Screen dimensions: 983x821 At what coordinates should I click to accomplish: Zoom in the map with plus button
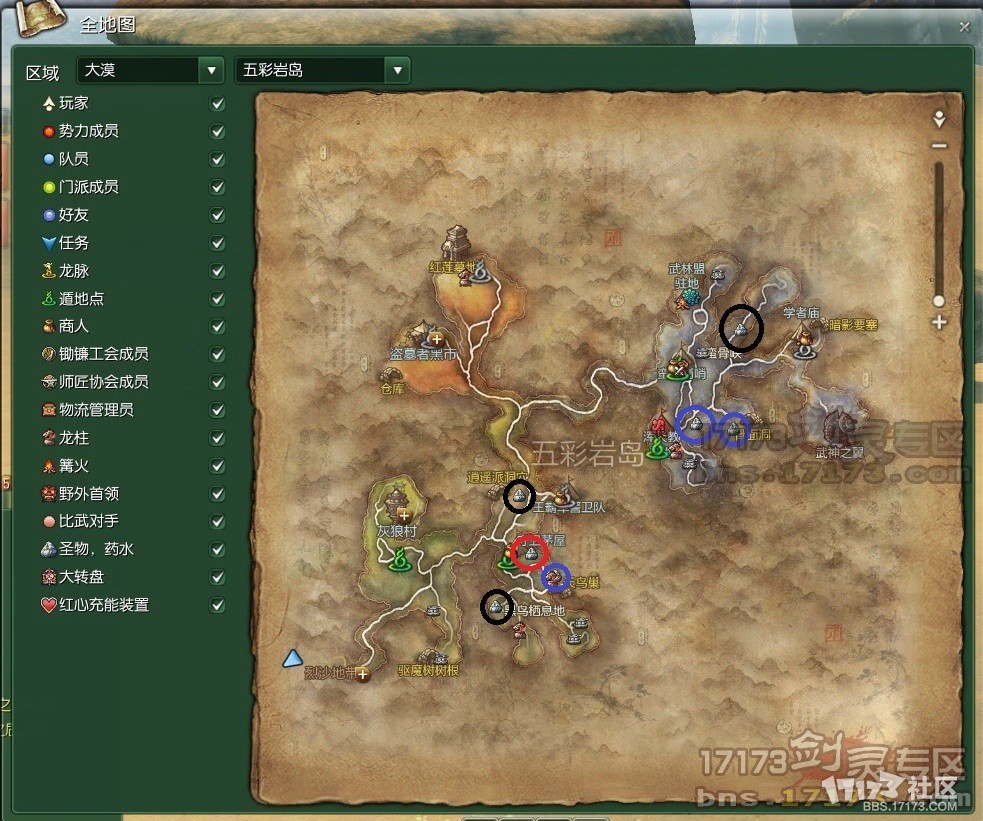click(939, 322)
